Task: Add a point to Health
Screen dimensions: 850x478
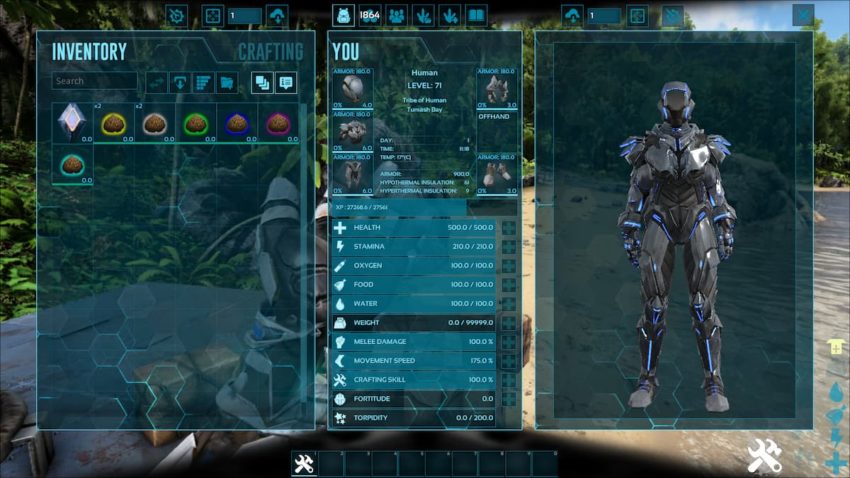Action: point(509,228)
